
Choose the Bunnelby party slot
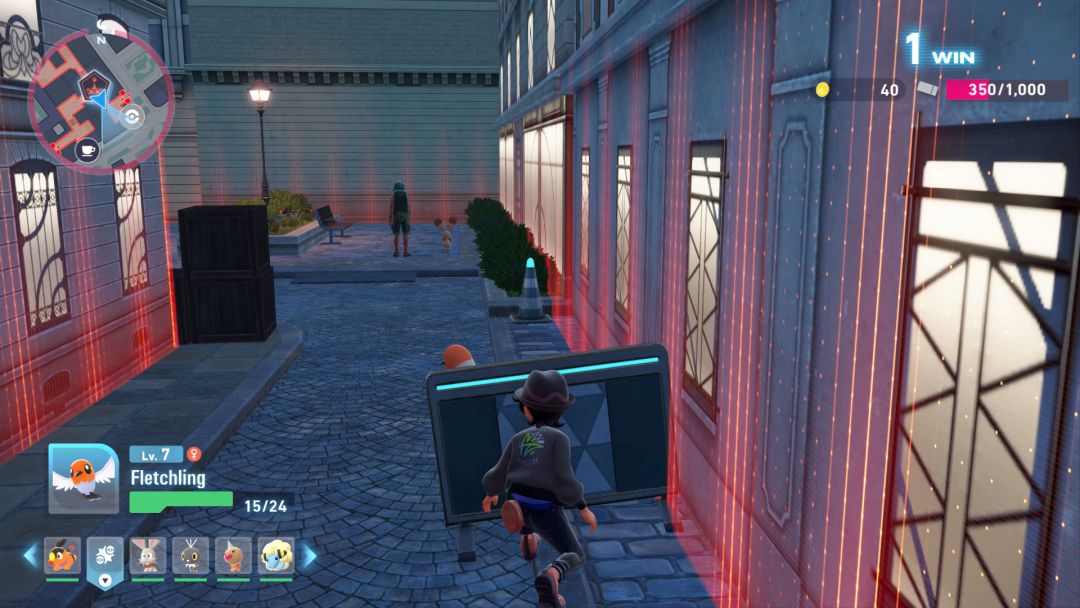147,556
